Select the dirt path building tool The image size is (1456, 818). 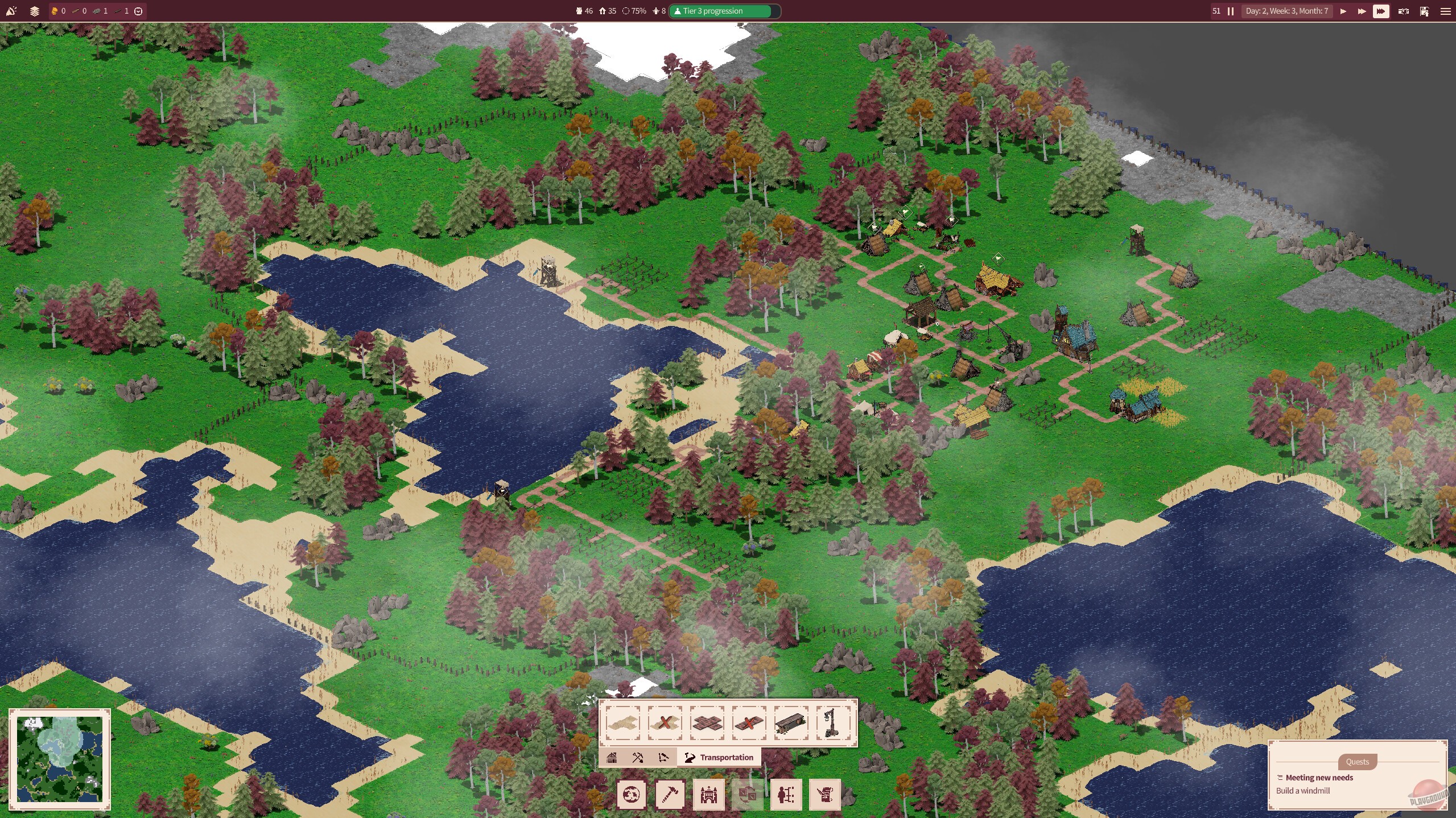click(x=624, y=724)
